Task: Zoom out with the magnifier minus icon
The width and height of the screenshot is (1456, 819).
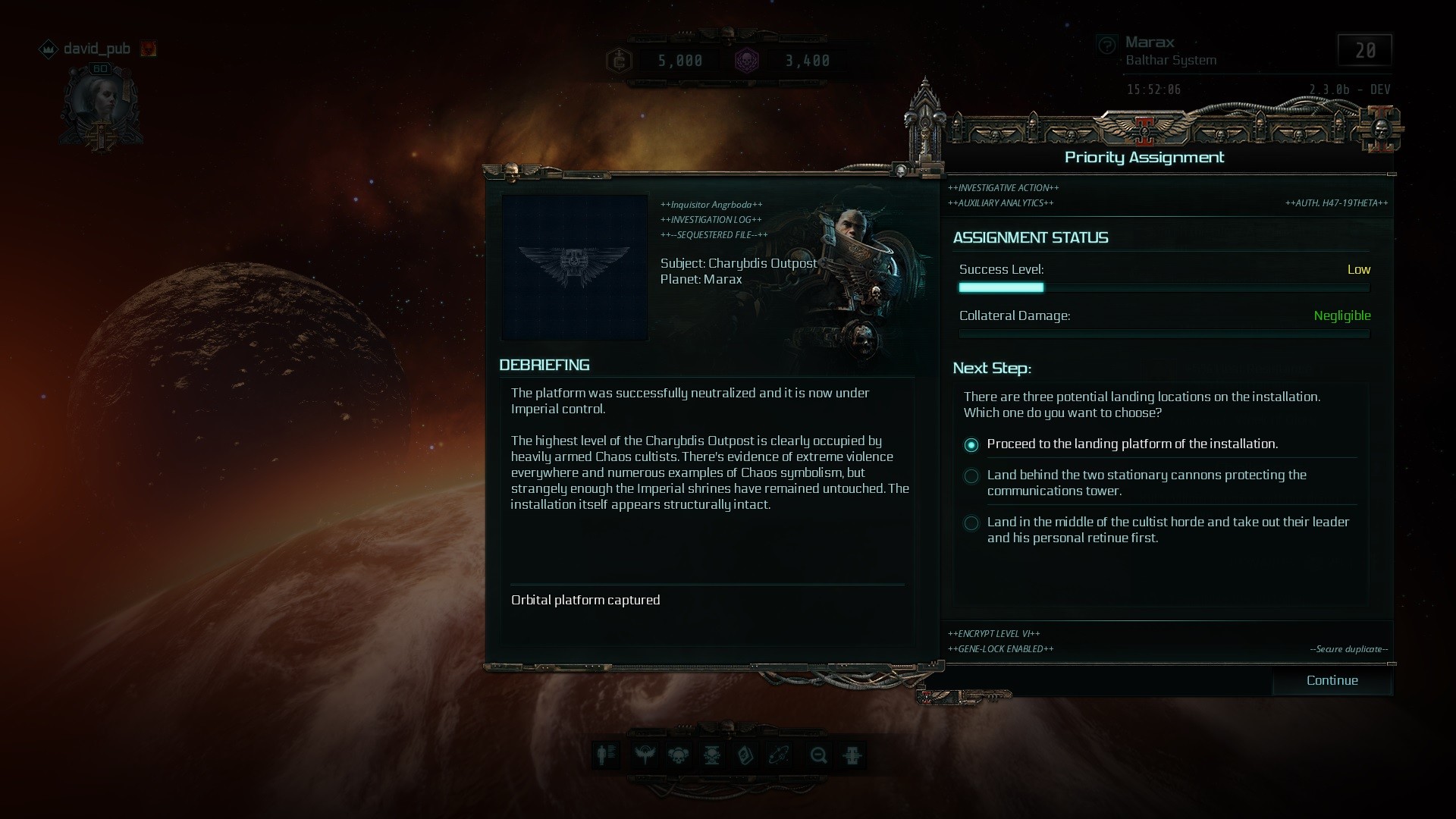Action: click(x=818, y=755)
